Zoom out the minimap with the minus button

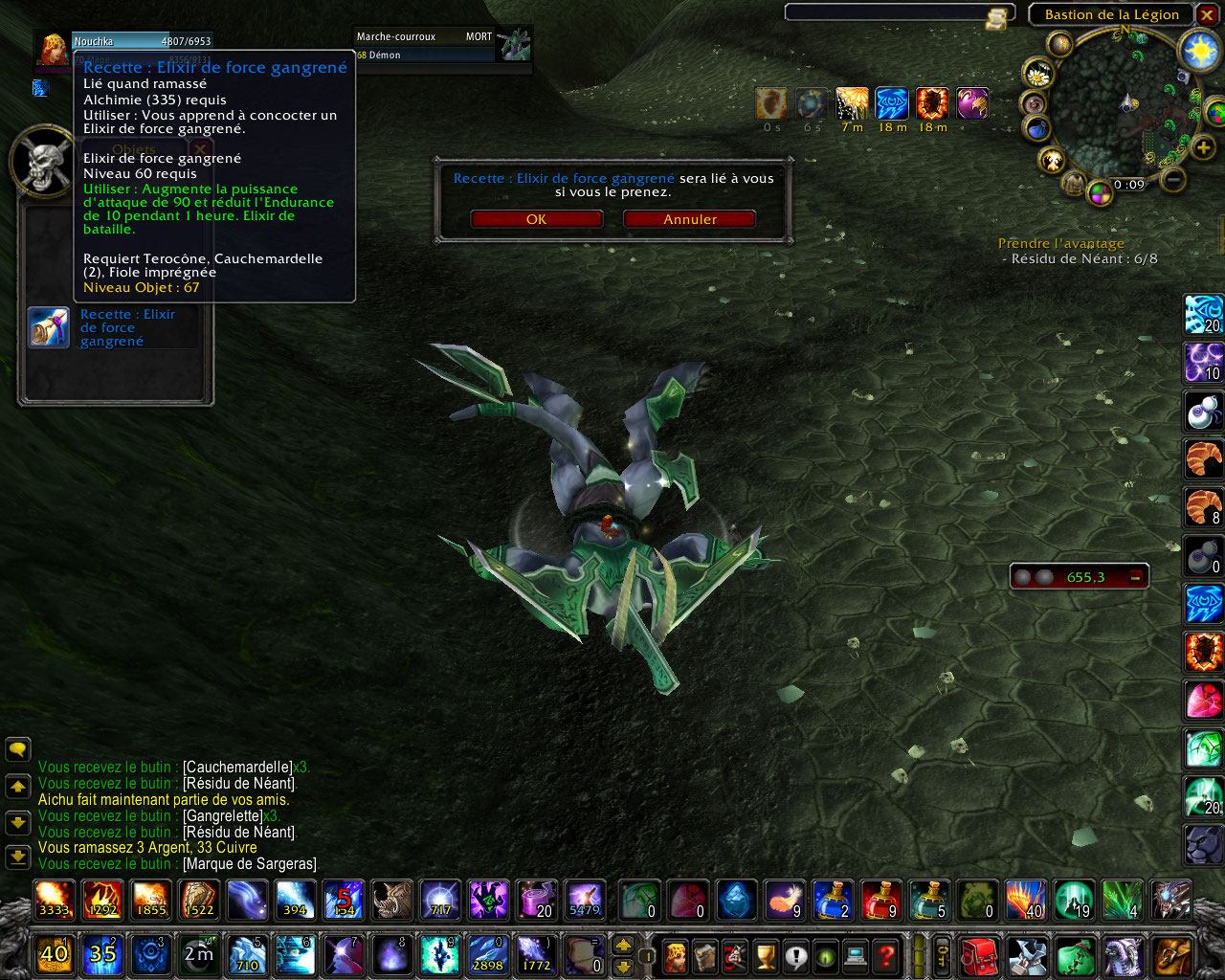tap(1173, 179)
